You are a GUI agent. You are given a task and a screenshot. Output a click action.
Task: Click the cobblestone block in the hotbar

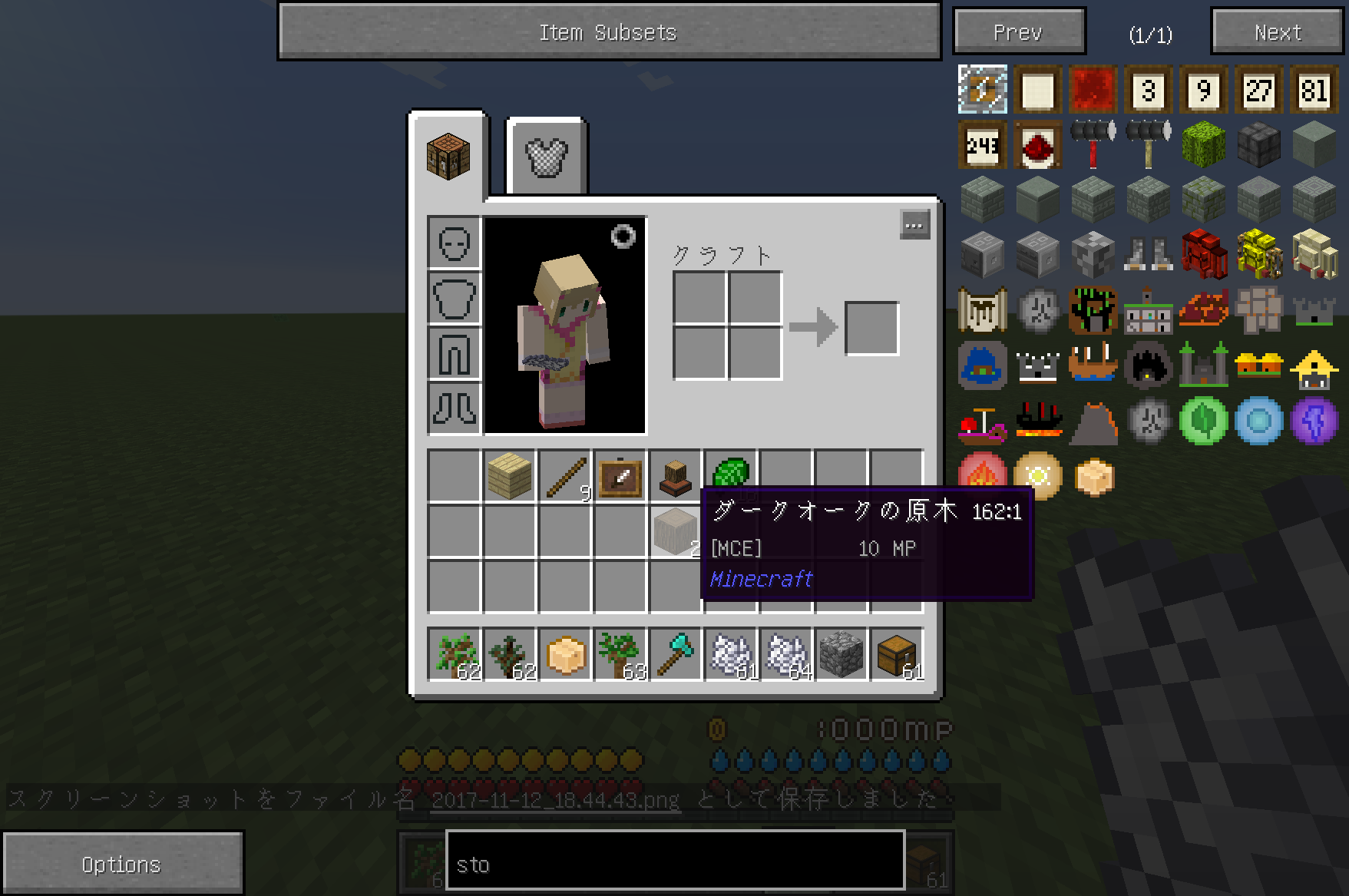(x=840, y=654)
